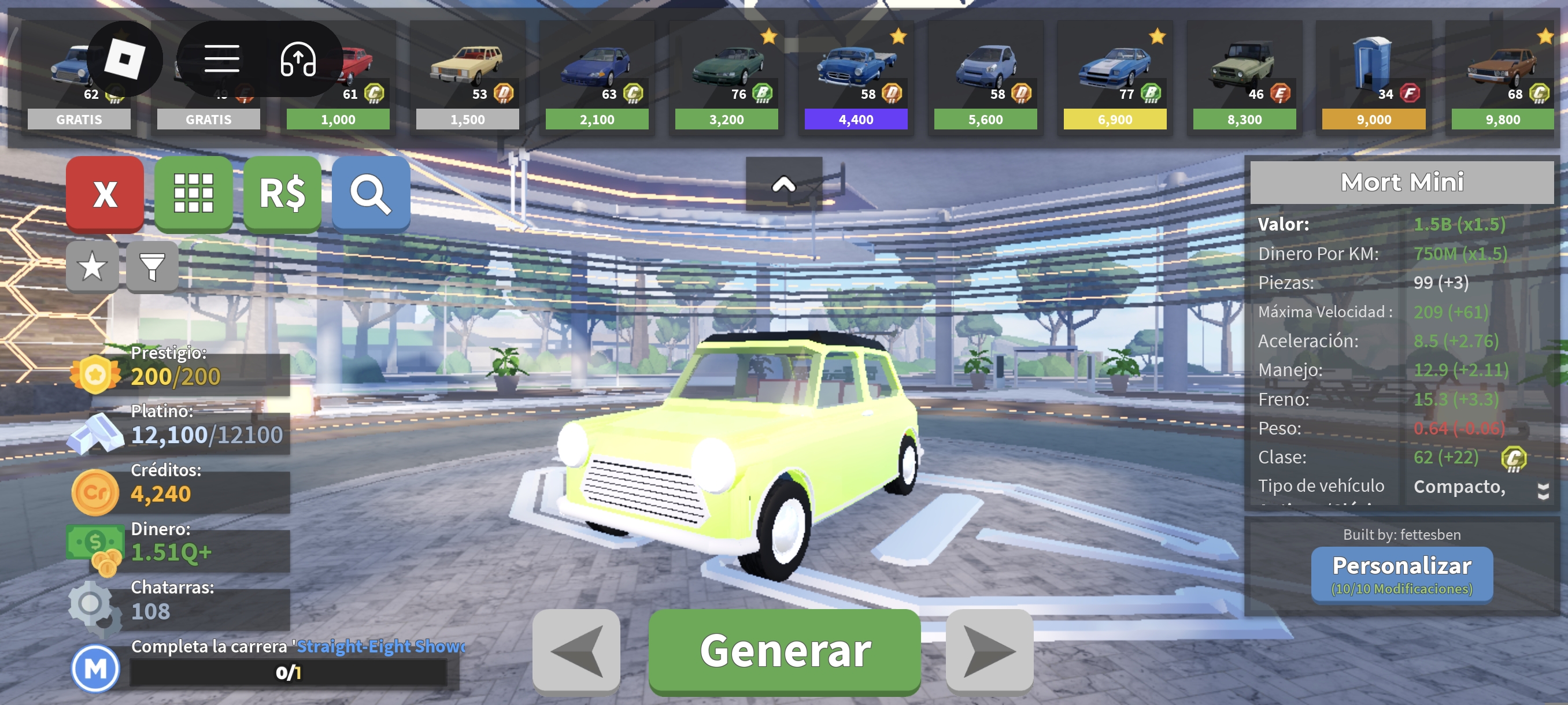Open the Roblox logo menu
Viewport: 1568px width, 705px height.
[x=125, y=59]
